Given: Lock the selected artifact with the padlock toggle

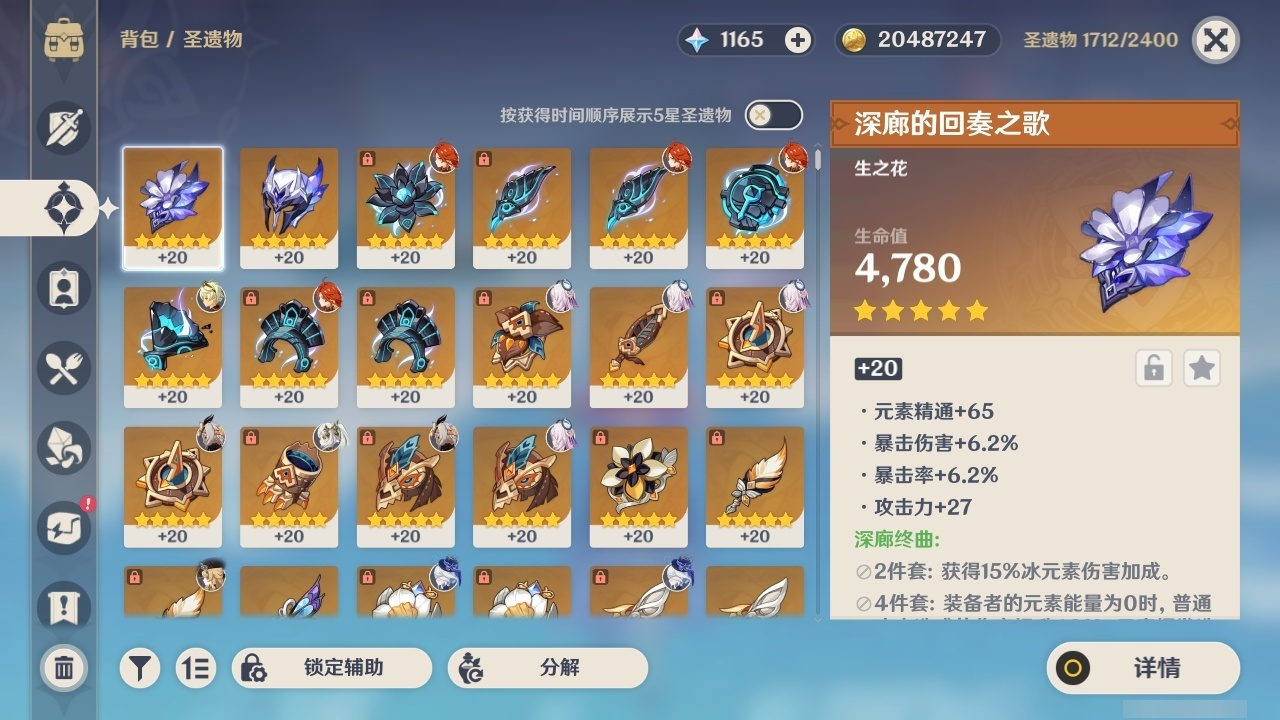Looking at the screenshot, I should point(1156,368).
